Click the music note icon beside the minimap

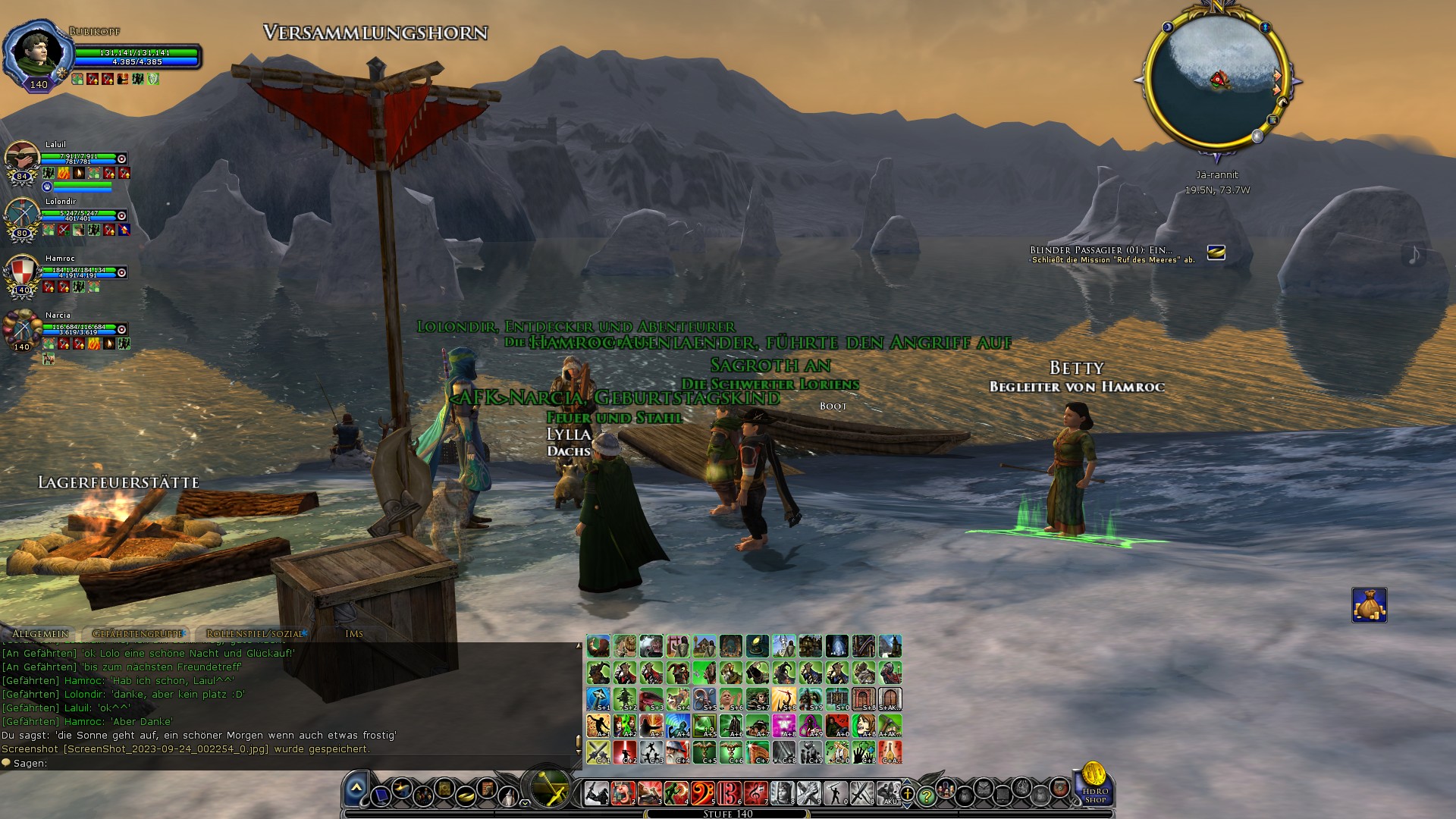(x=1414, y=254)
